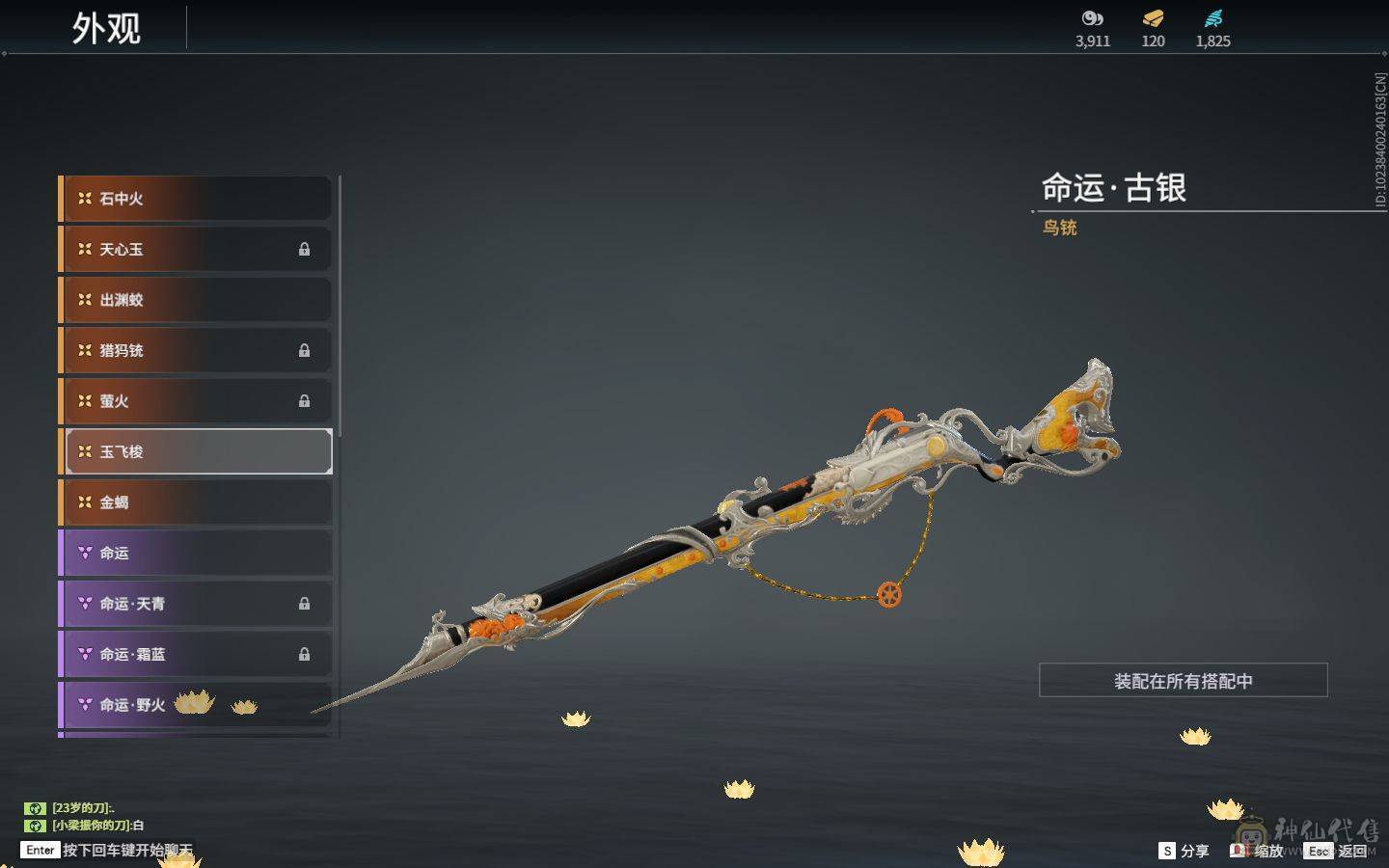
Task: Pick the 命运·霜蓝 skin
Action: pos(197,654)
